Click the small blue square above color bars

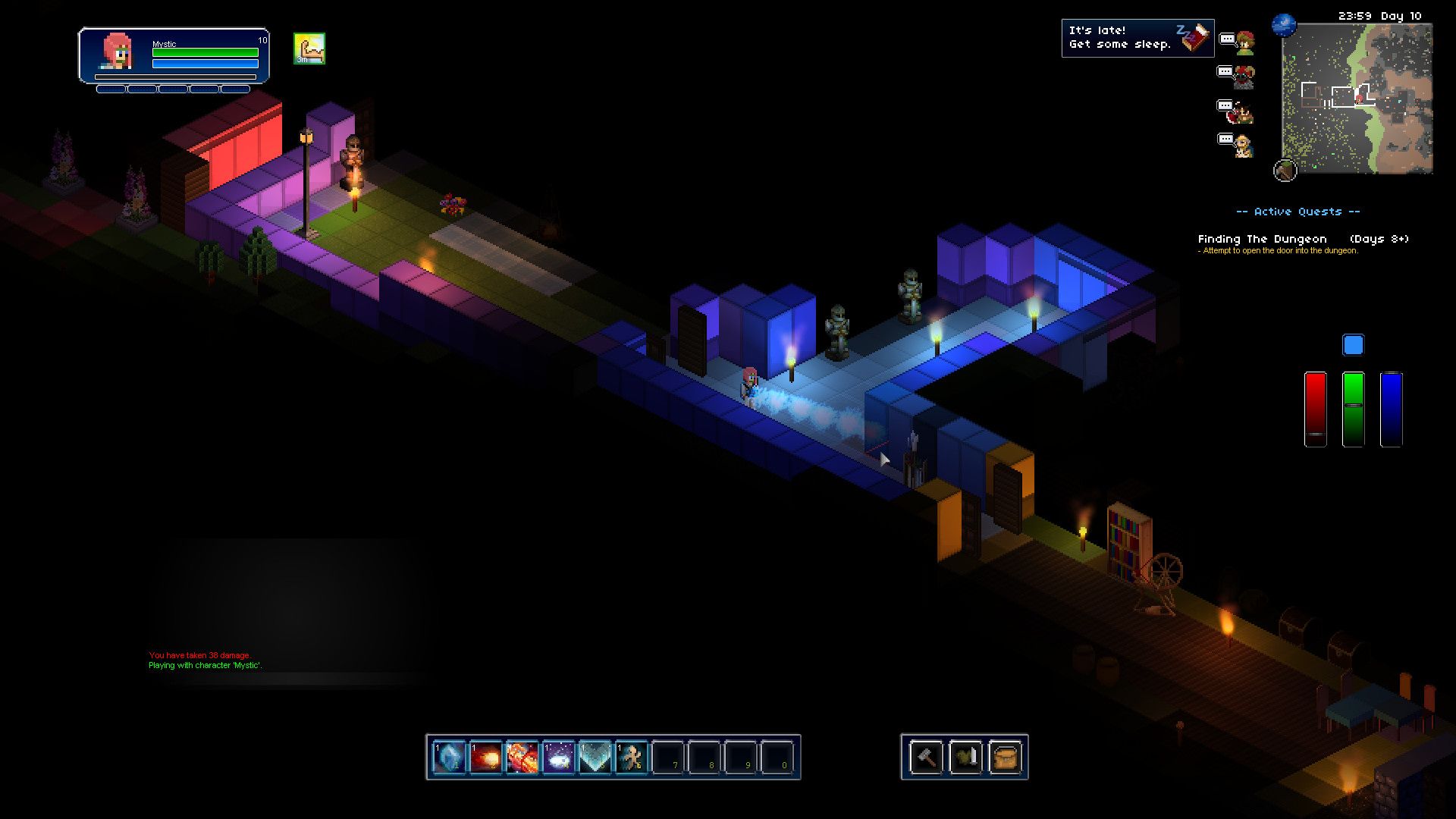point(1353,345)
